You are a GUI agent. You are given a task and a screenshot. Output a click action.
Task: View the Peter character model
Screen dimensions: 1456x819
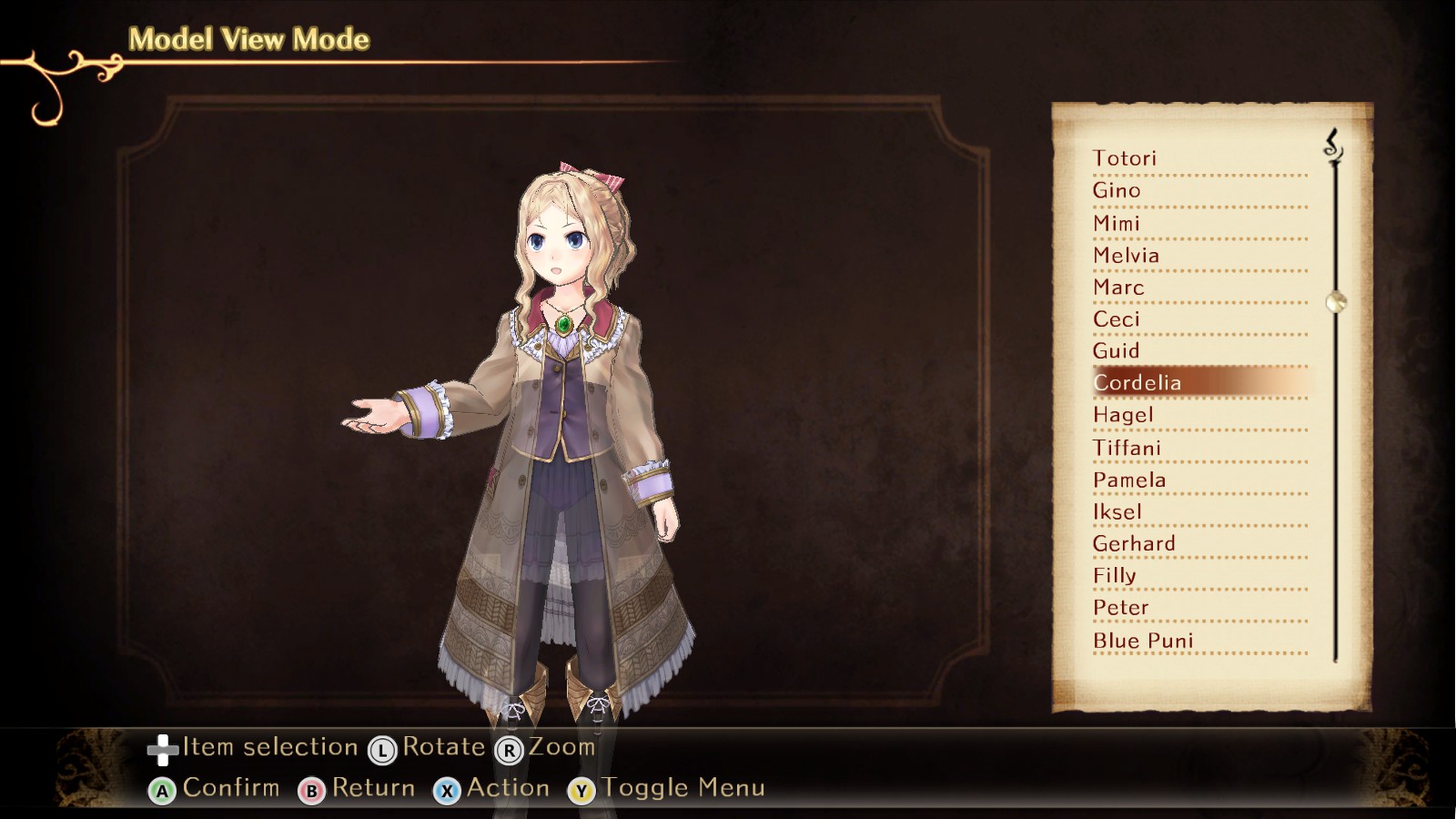pos(1121,607)
